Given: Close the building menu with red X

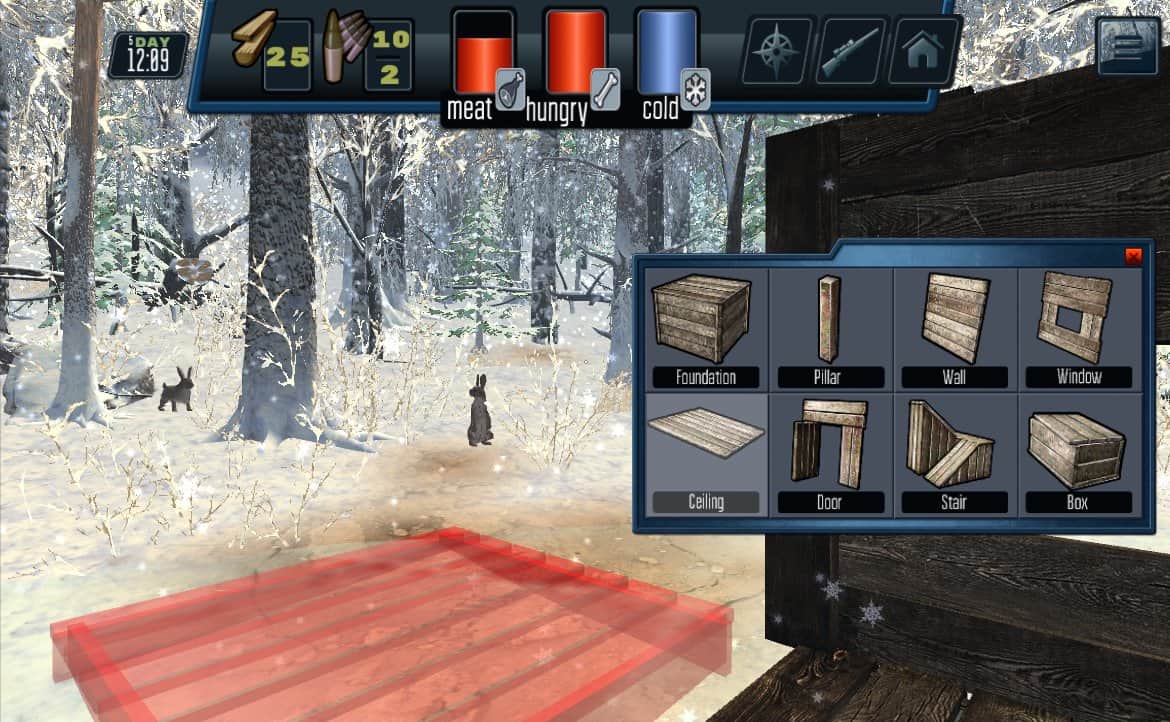Looking at the screenshot, I should (x=1133, y=256).
